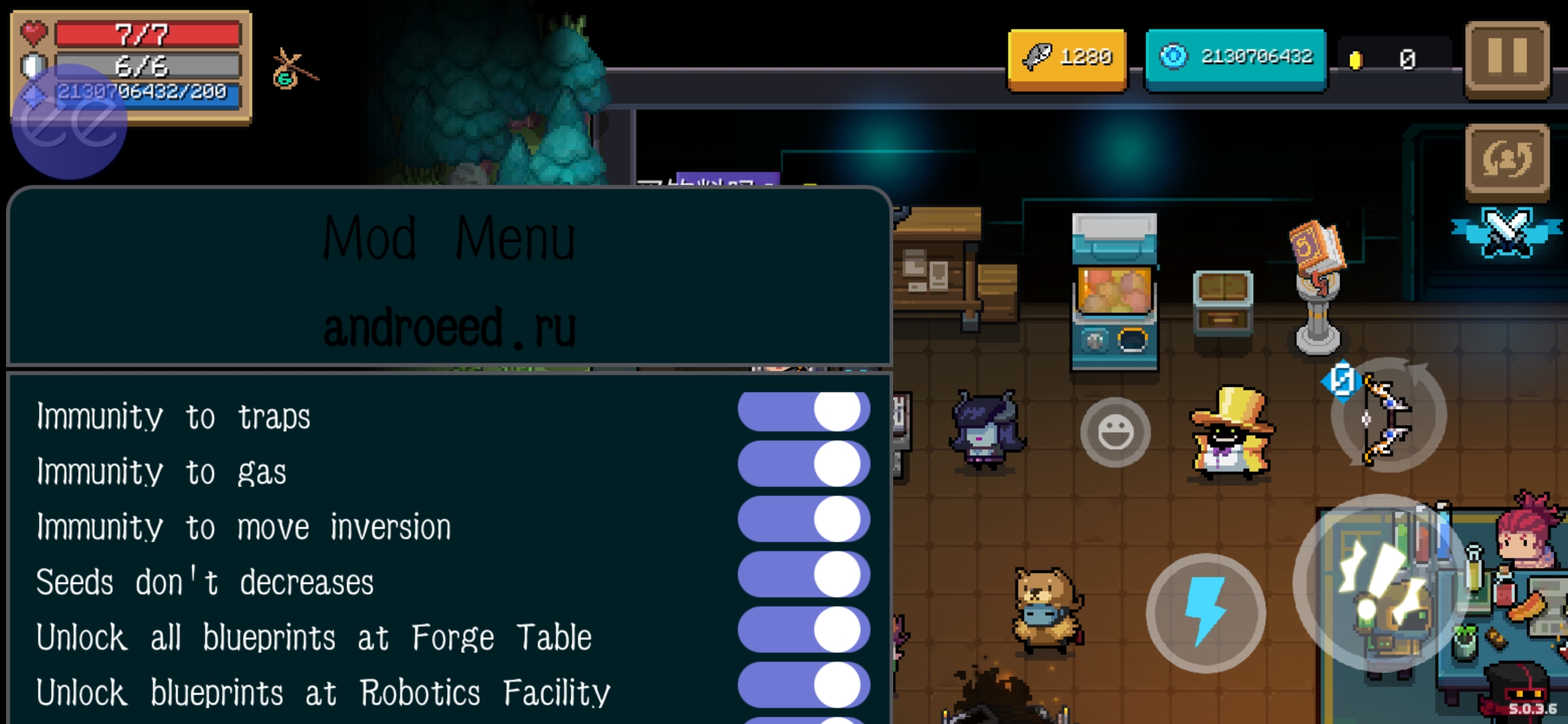Switch weapon using the bow icon
The height and width of the screenshot is (724, 1568).
pyautogui.click(x=1387, y=417)
